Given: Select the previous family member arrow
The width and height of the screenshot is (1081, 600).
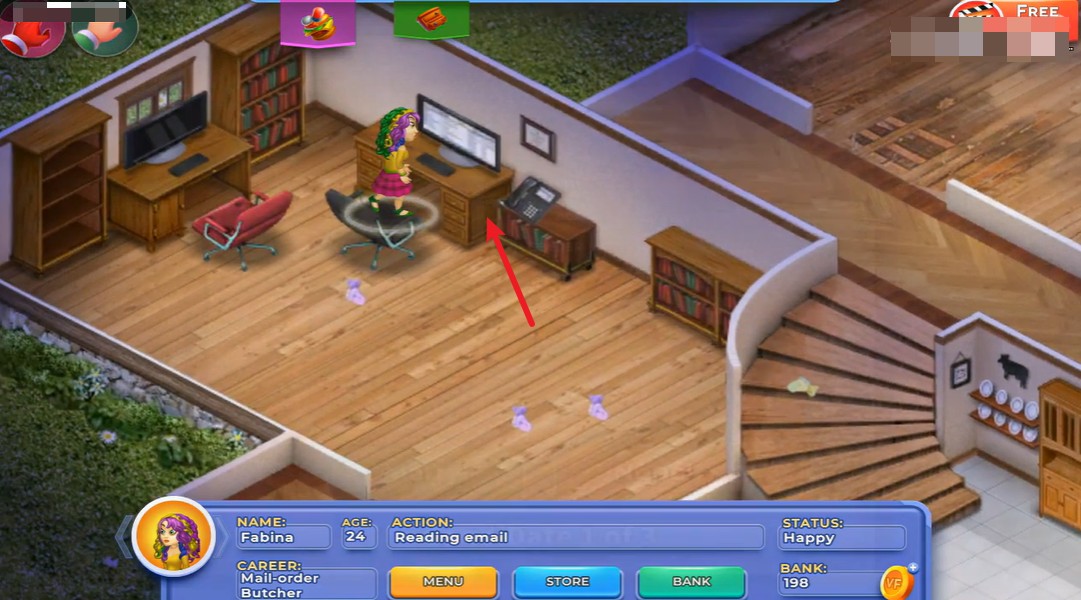Looking at the screenshot, I should 124,537.
